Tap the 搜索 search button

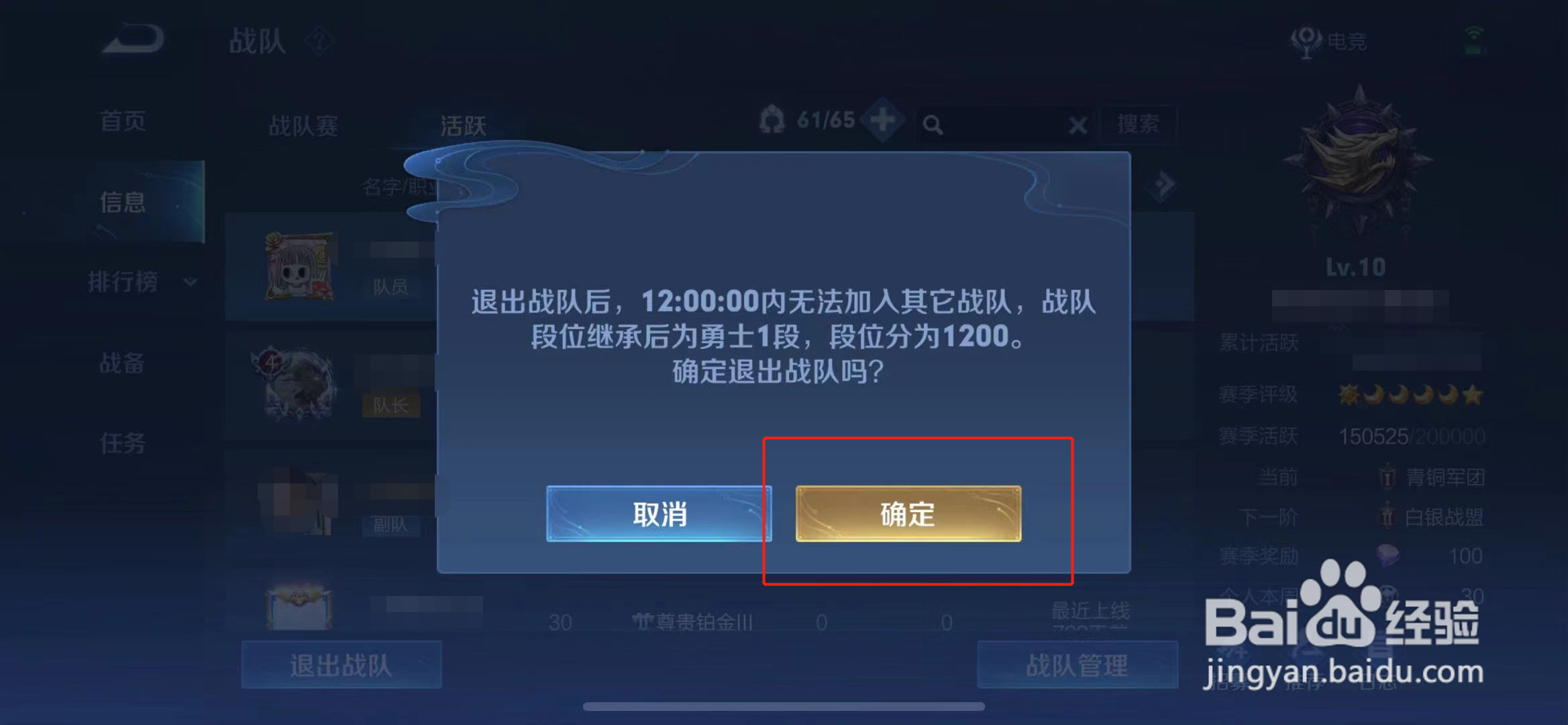pos(1139,125)
